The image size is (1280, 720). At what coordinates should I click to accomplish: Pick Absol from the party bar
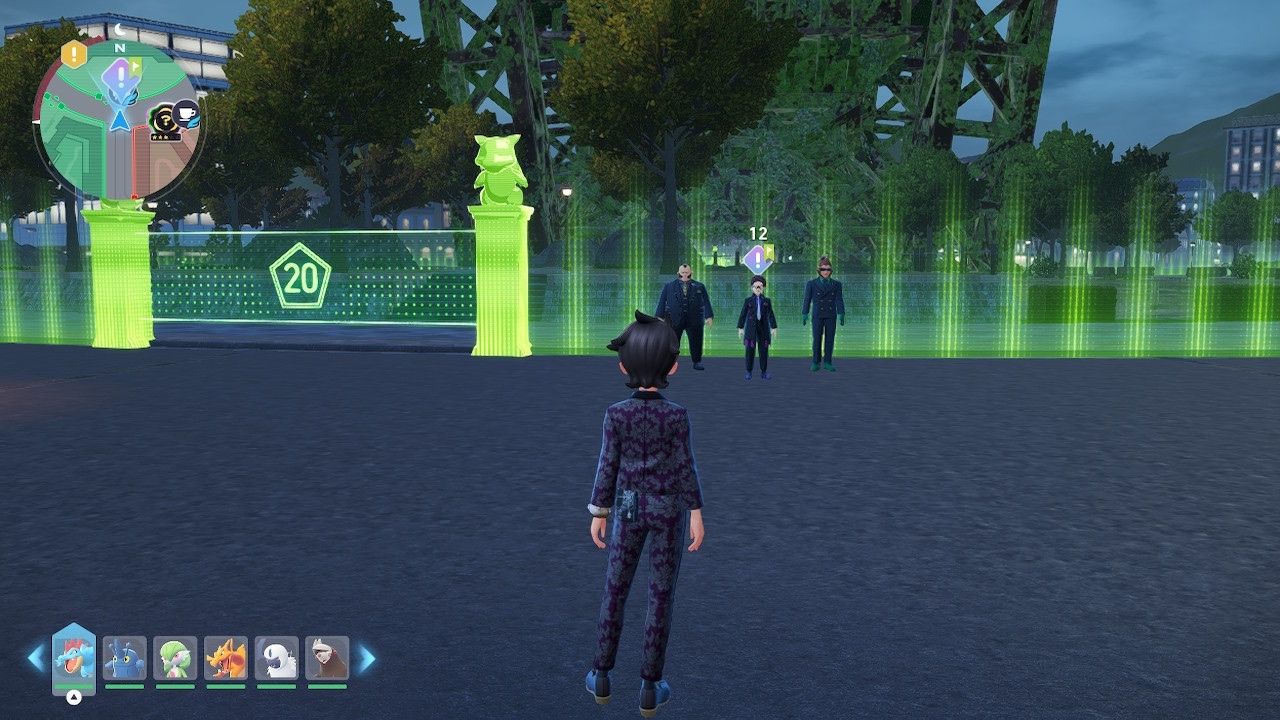(276, 658)
